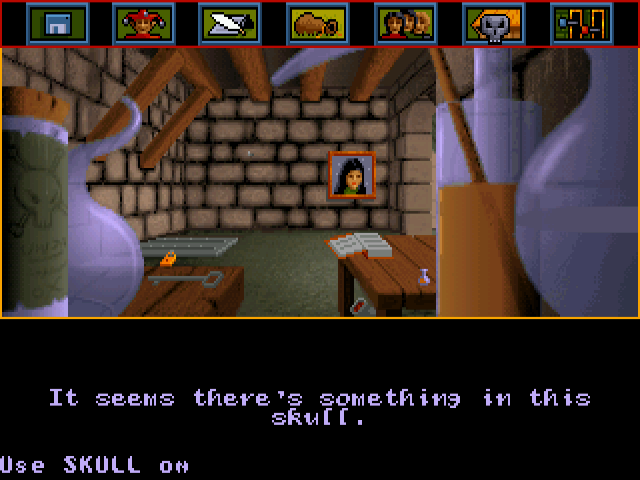Open the floppy disk save menu

click(57, 23)
